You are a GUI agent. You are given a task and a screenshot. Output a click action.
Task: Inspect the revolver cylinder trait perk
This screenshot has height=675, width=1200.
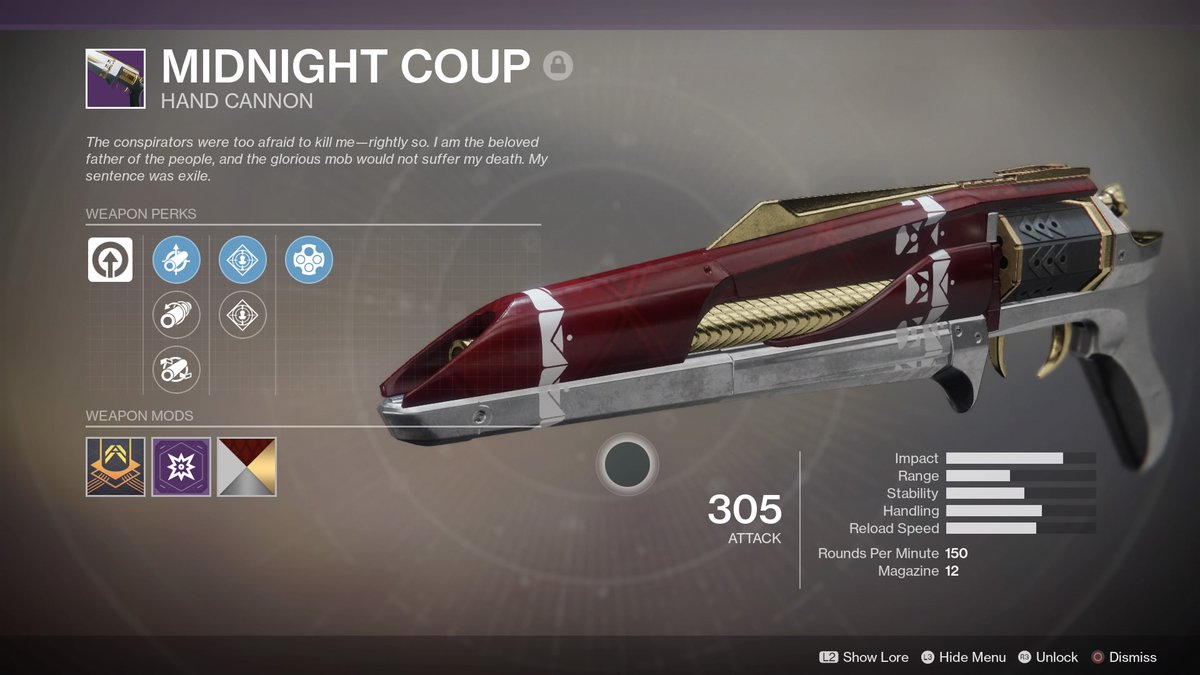coord(309,260)
